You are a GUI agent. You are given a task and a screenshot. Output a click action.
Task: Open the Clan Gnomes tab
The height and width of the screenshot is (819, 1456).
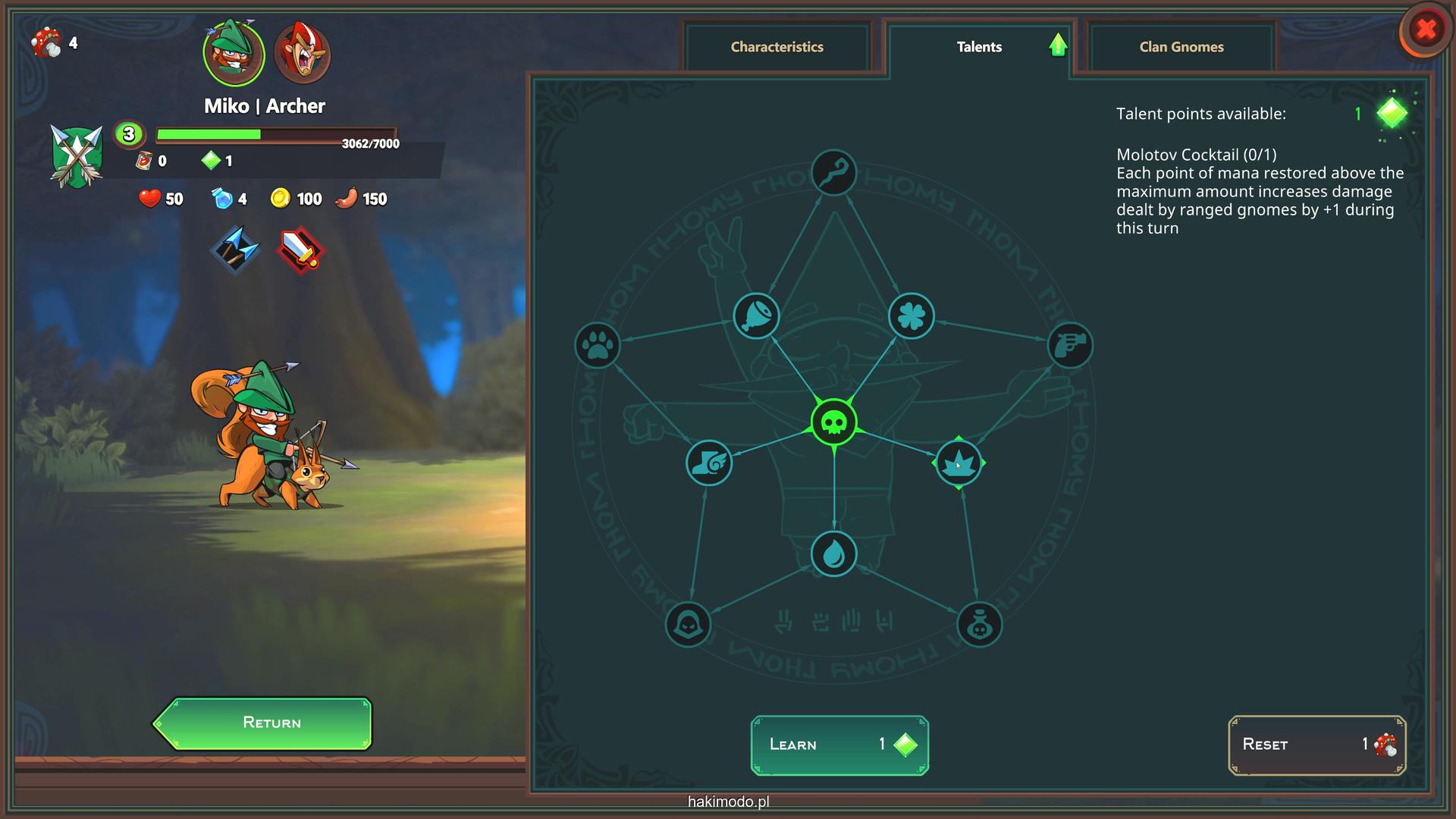tap(1181, 47)
